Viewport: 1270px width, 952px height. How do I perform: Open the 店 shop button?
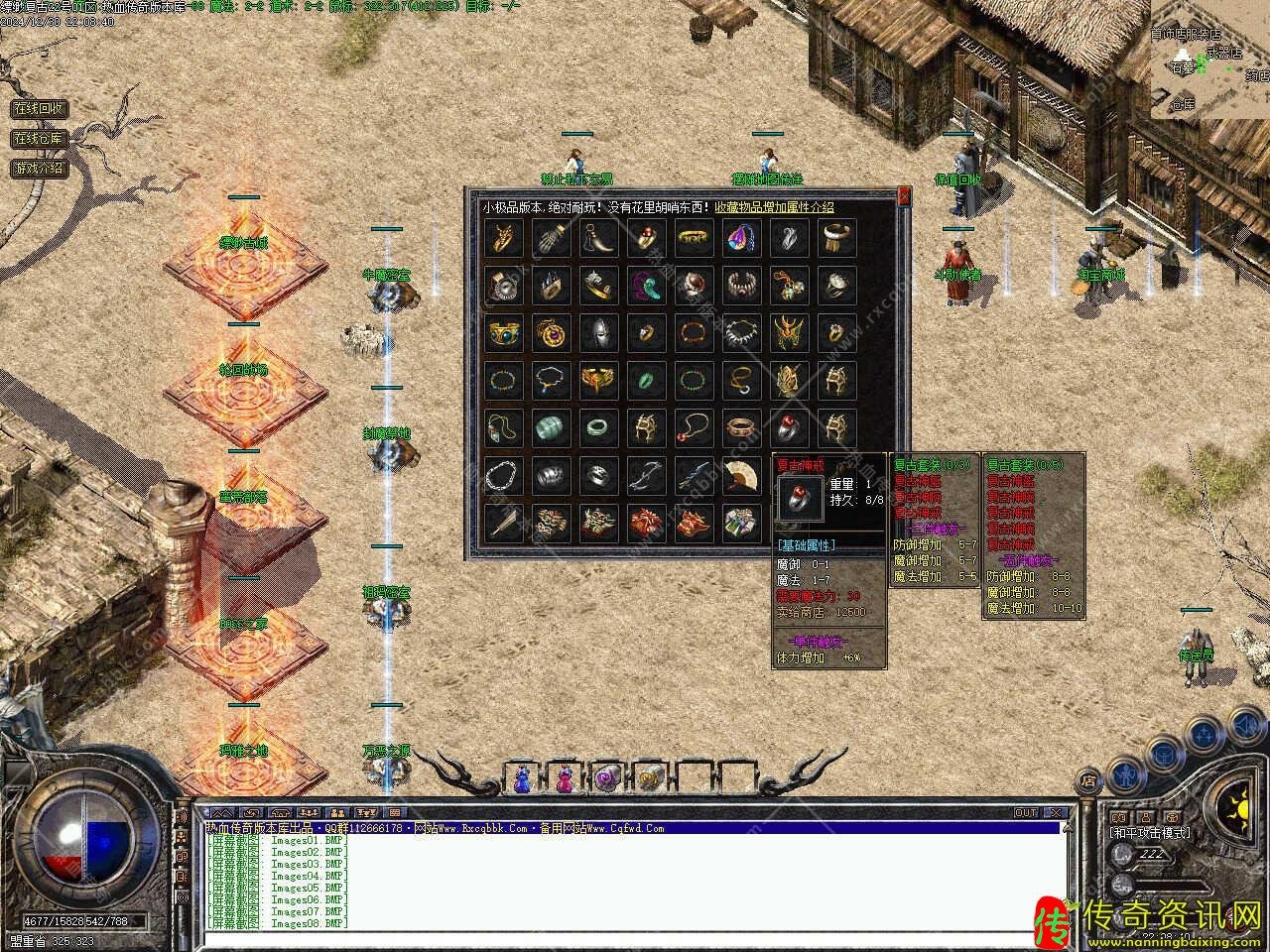(x=1088, y=778)
